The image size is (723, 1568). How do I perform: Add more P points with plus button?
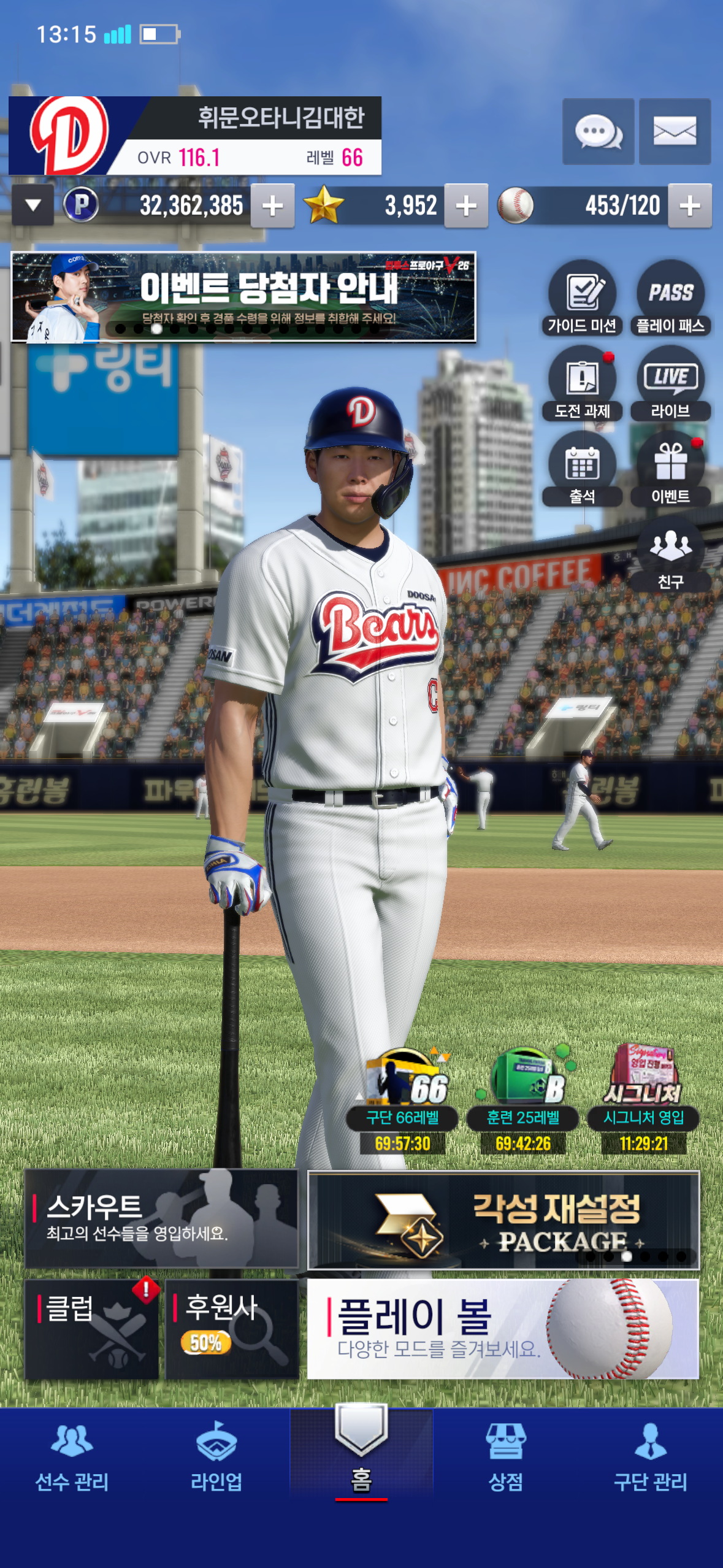click(x=273, y=206)
